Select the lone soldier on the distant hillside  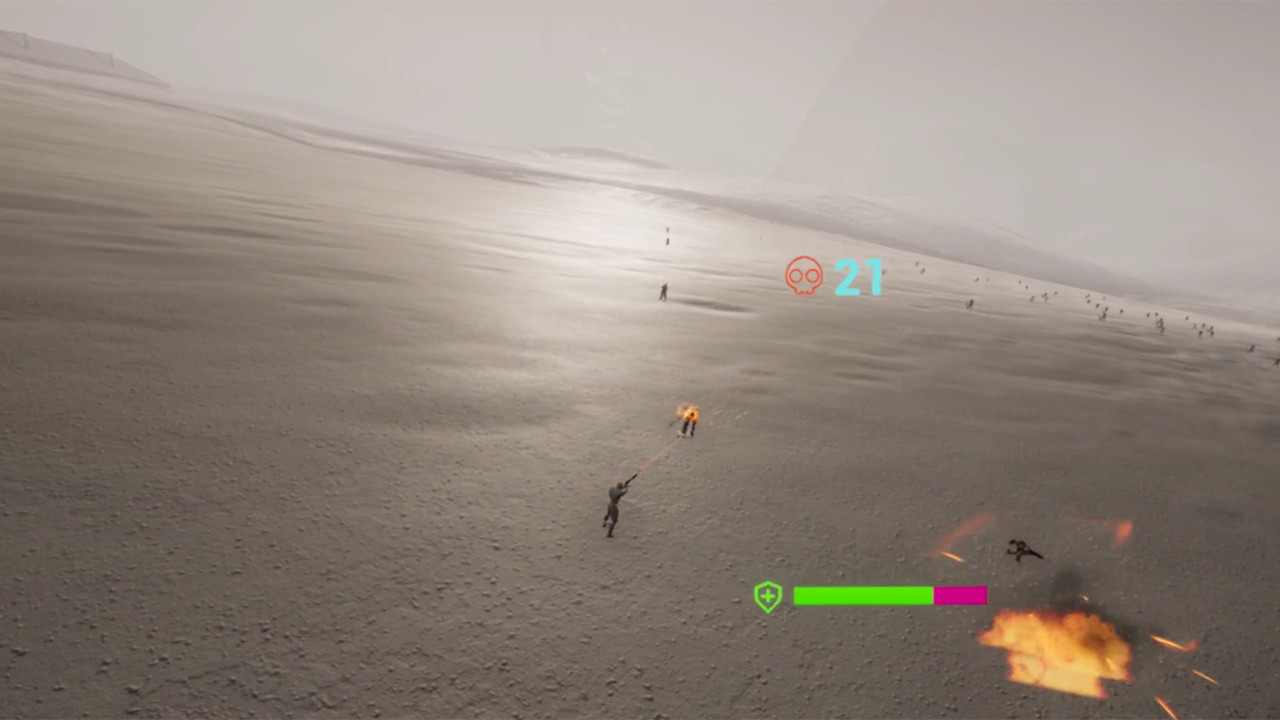point(662,291)
